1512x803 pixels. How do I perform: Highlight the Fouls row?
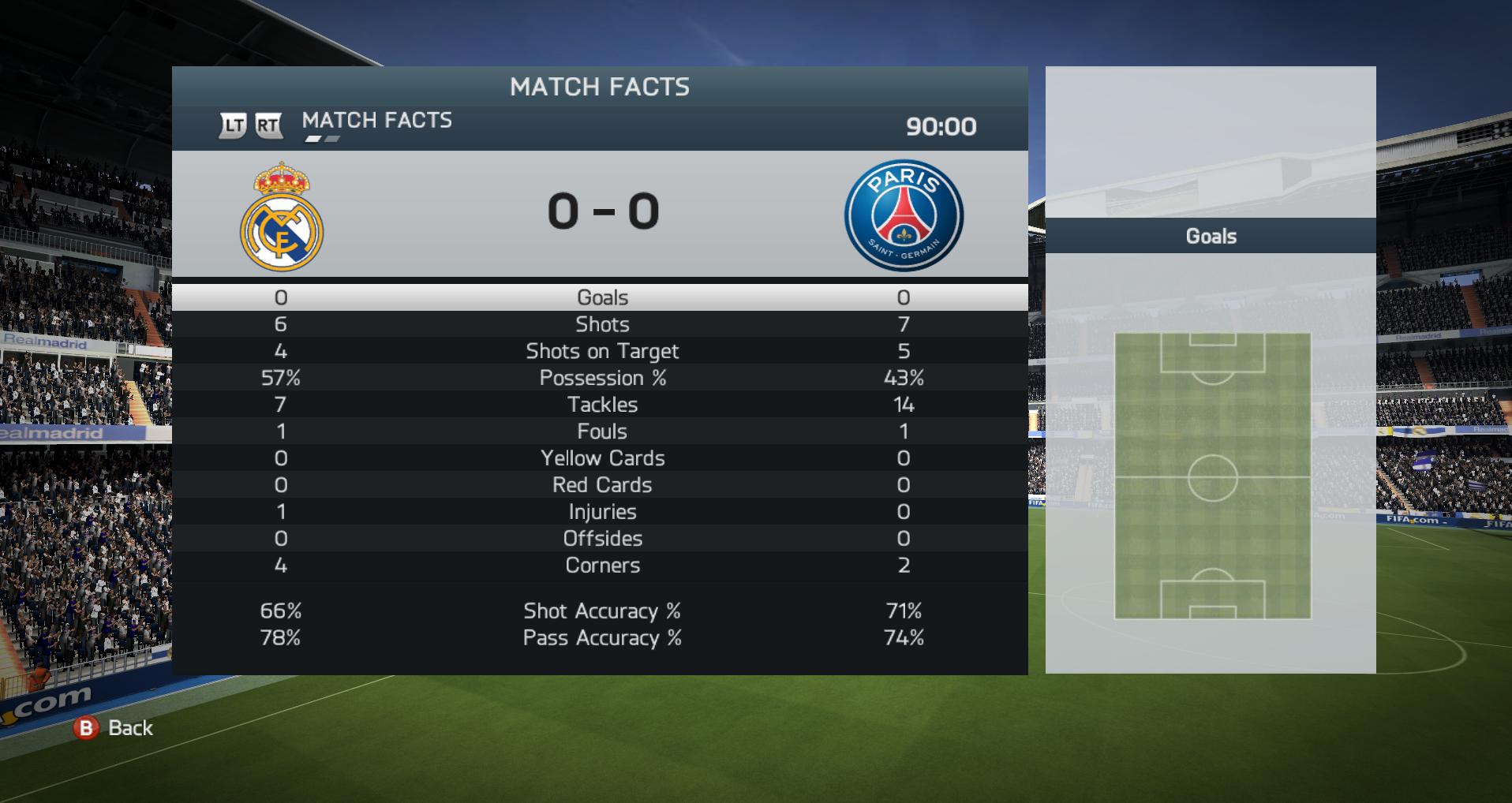601,431
